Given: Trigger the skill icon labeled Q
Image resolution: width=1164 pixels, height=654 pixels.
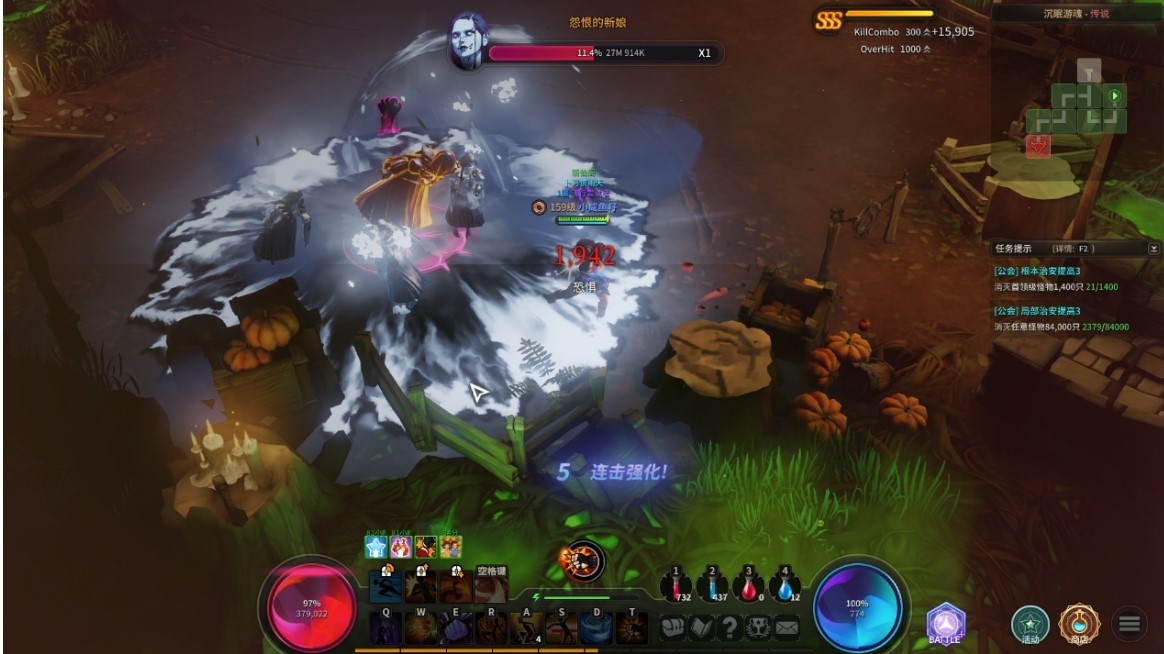Looking at the screenshot, I should coord(385,628).
